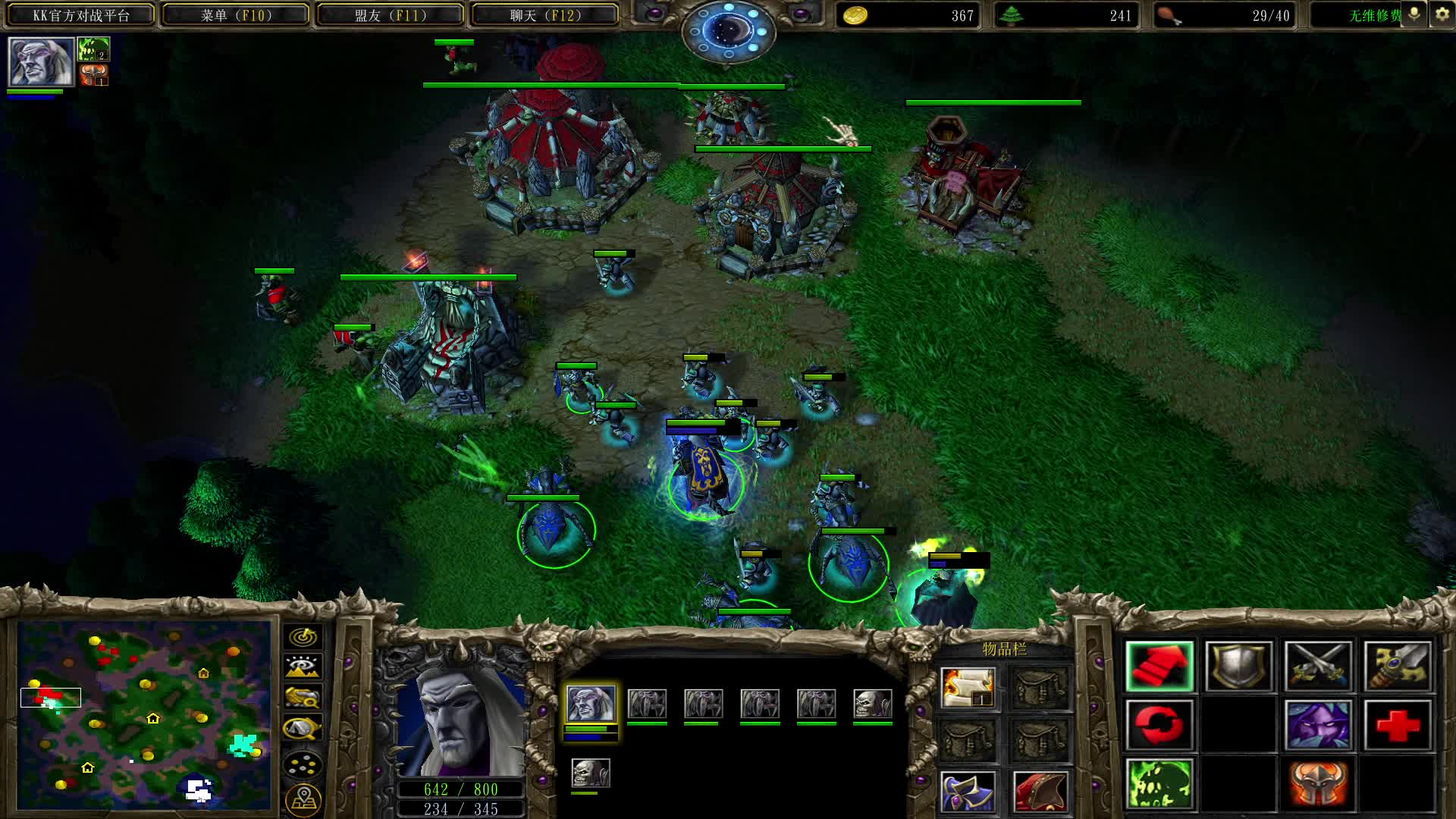Select the Dread Lord in the group panel
1456x819 pixels.
click(591, 704)
